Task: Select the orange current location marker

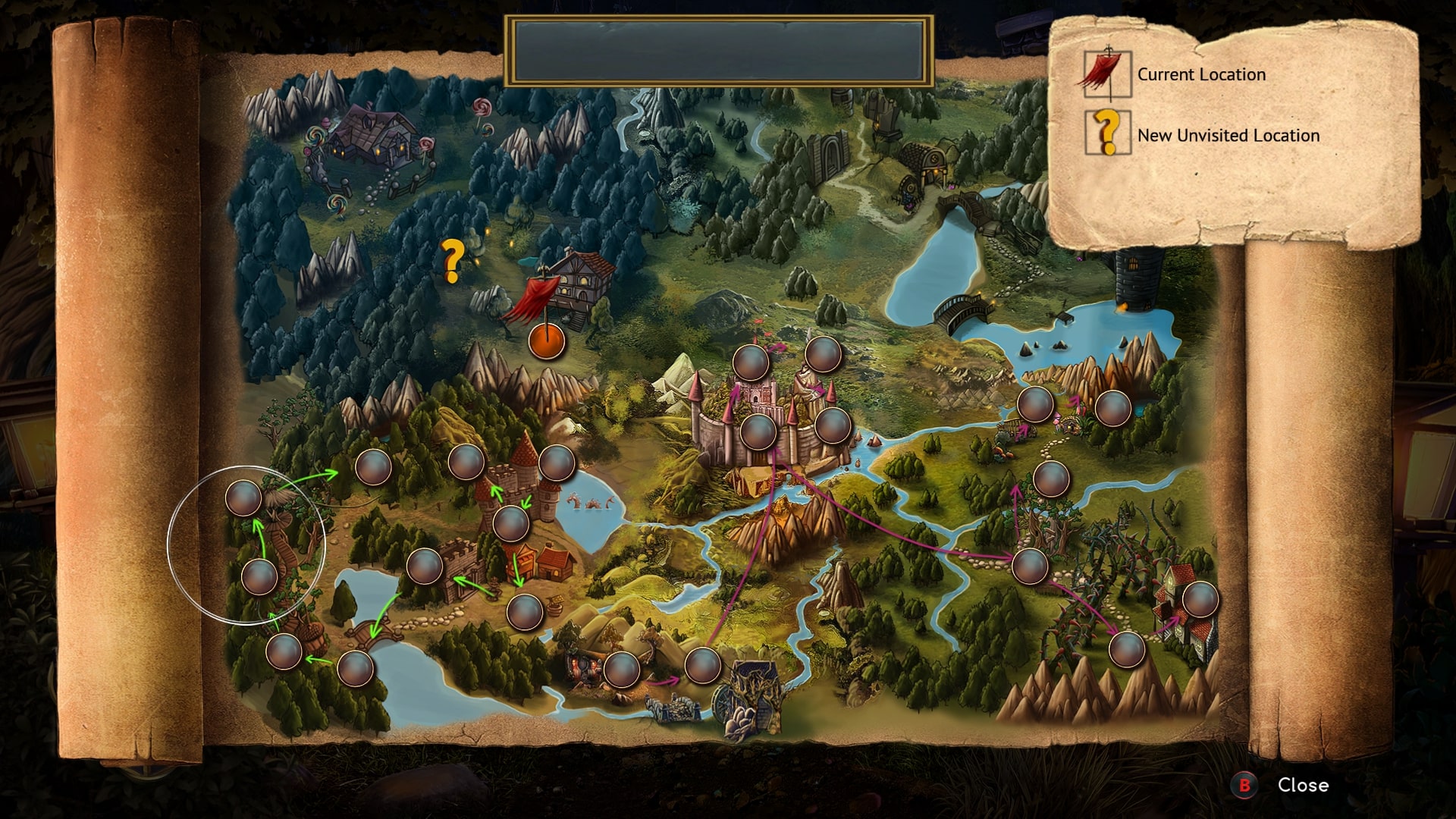Action: (x=547, y=340)
